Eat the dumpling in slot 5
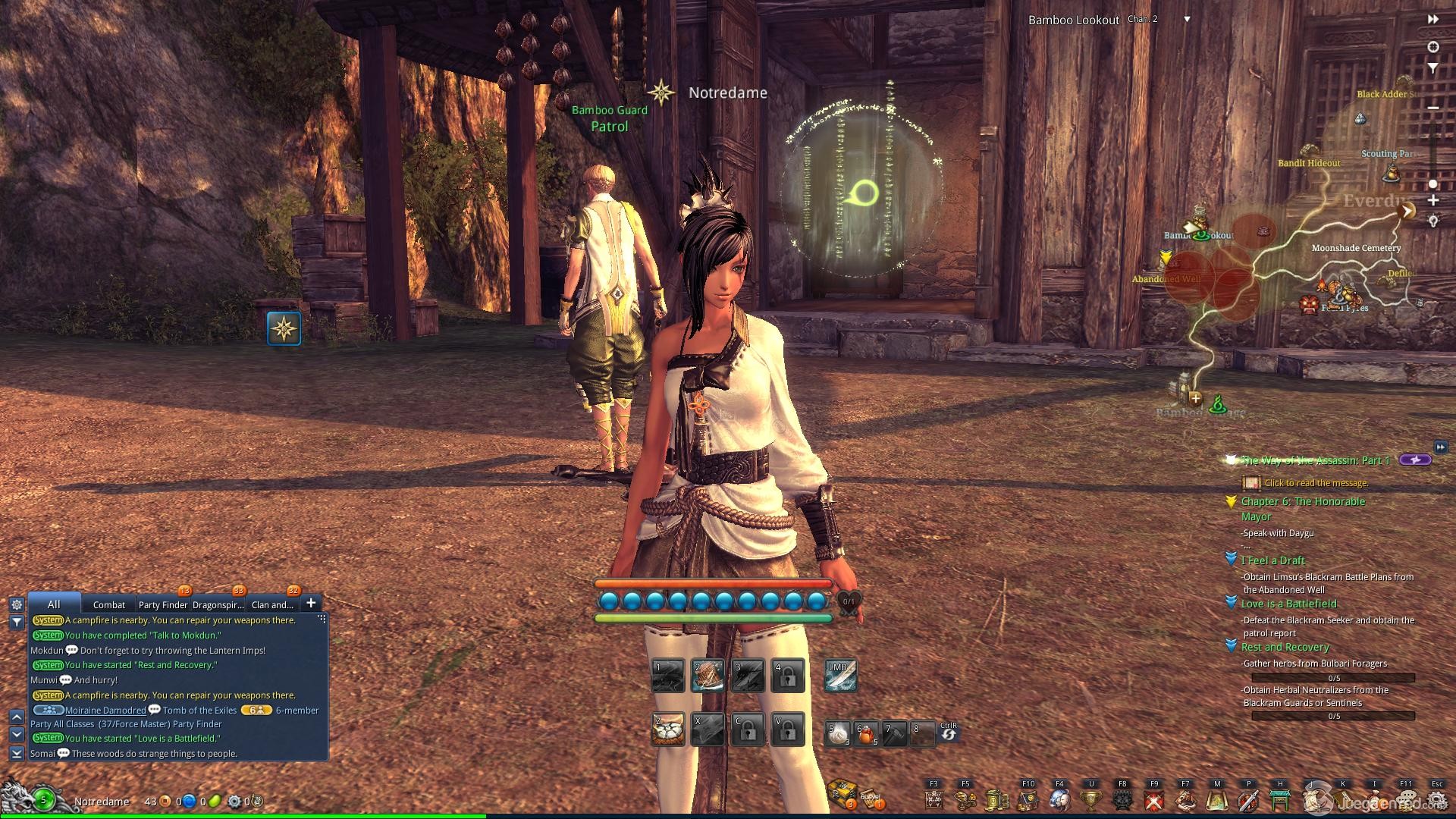 click(837, 733)
